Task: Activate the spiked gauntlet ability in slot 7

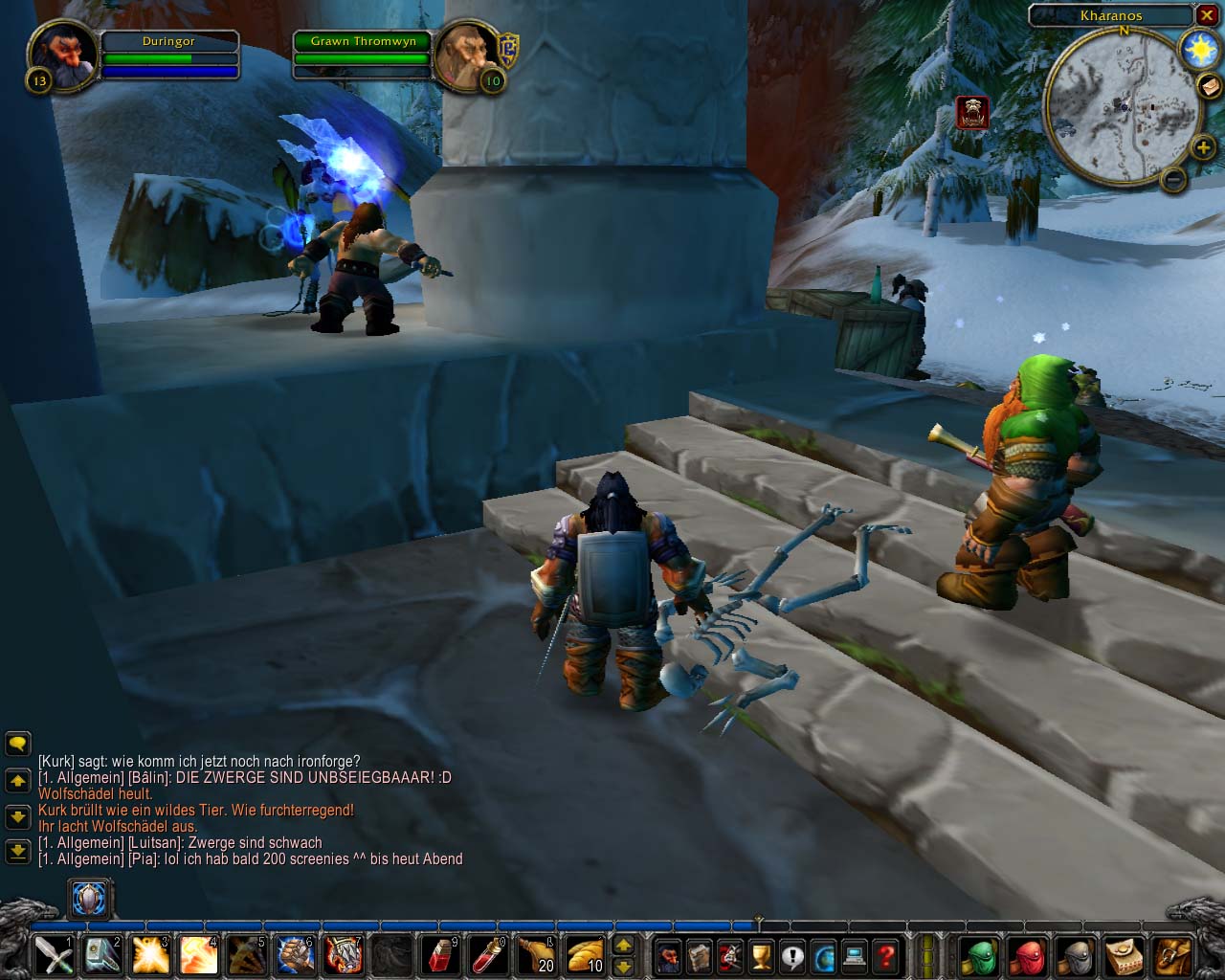Action: (344, 955)
